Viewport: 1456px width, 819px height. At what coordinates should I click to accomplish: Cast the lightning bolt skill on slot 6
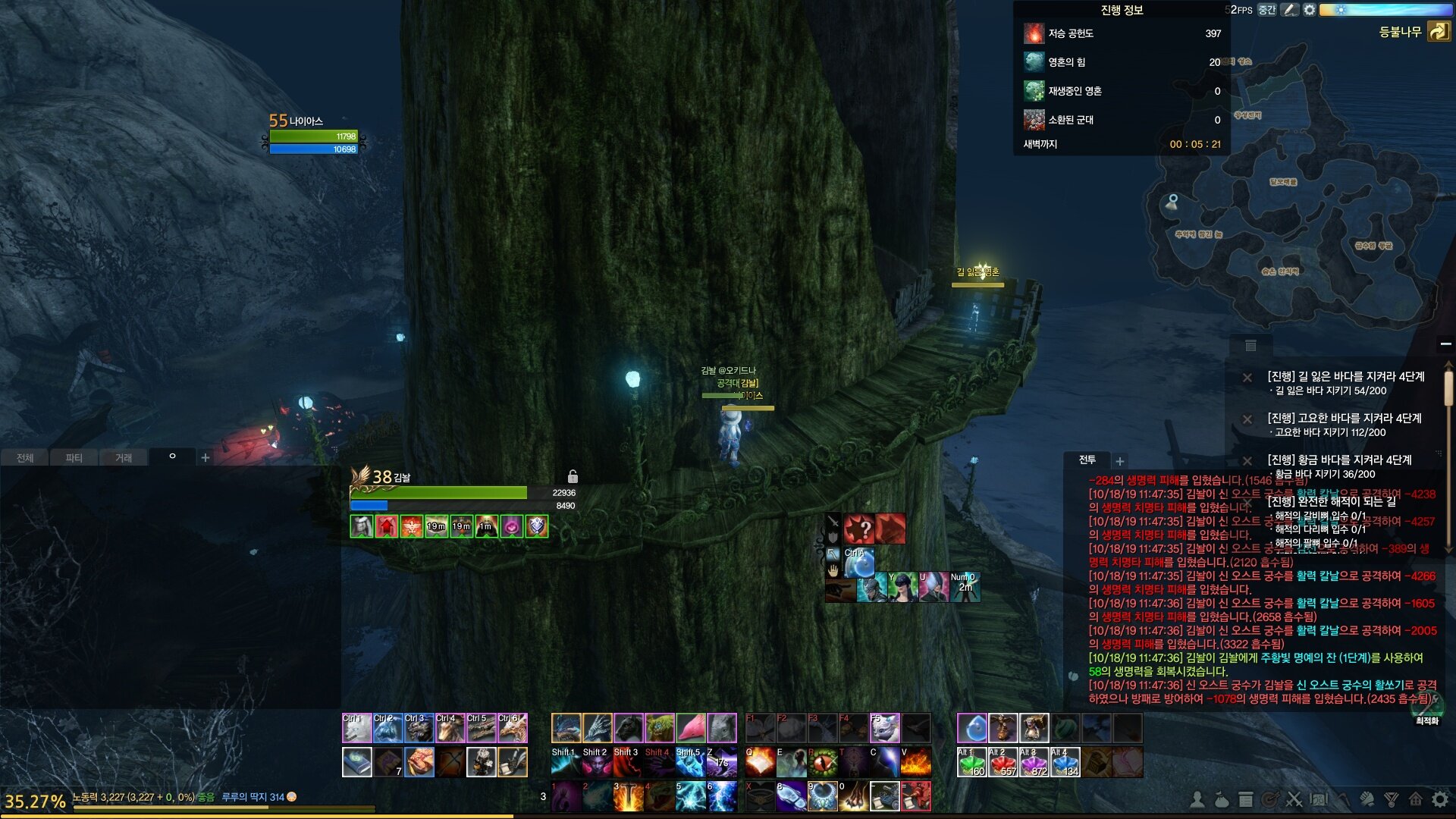click(721, 796)
